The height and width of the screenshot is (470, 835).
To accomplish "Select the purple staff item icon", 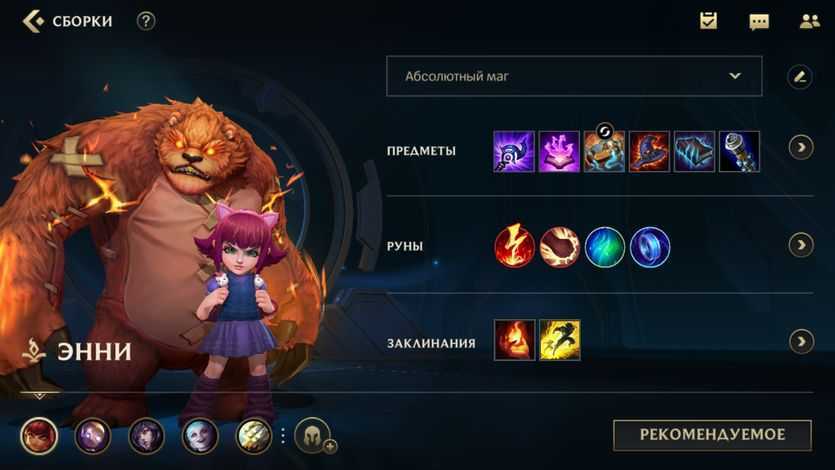I will (x=514, y=151).
